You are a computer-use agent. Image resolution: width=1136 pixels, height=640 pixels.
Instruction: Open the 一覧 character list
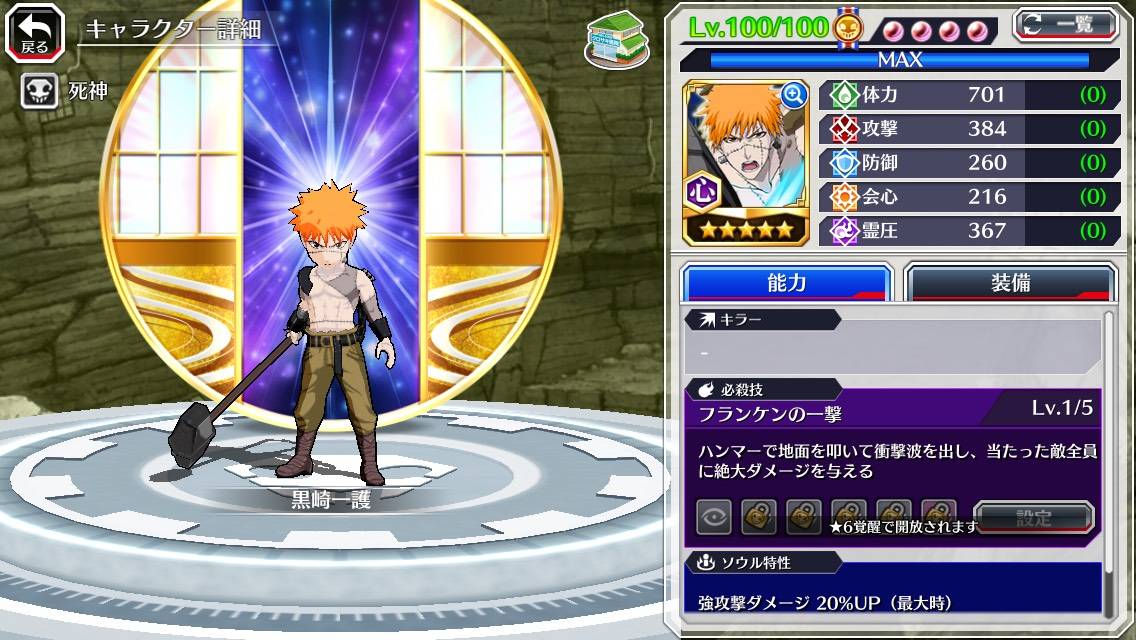[1065, 24]
